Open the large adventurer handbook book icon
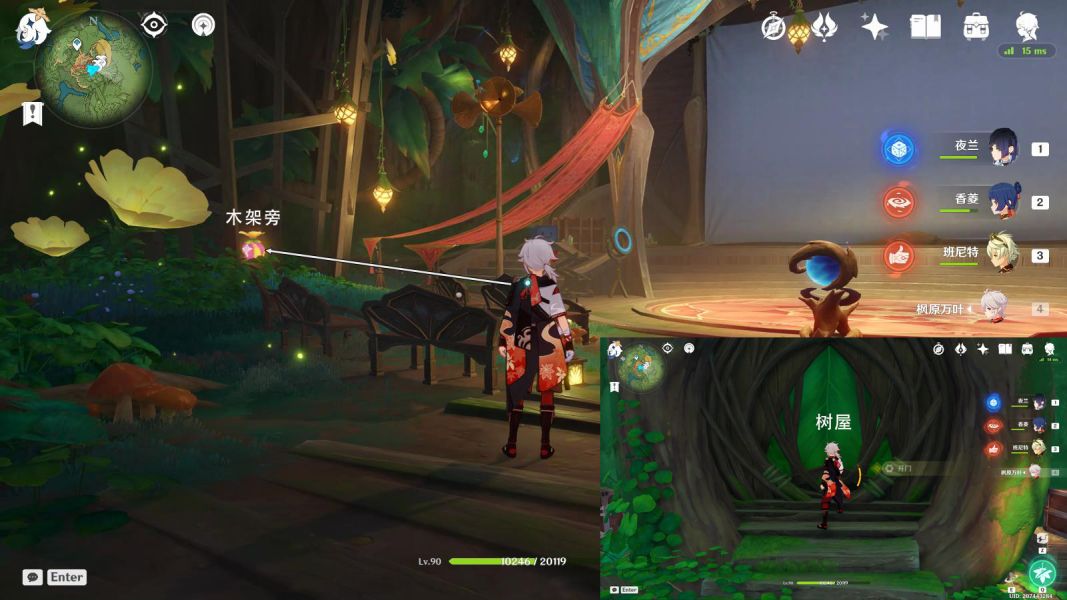This screenshot has width=1067, height=600. (926, 27)
